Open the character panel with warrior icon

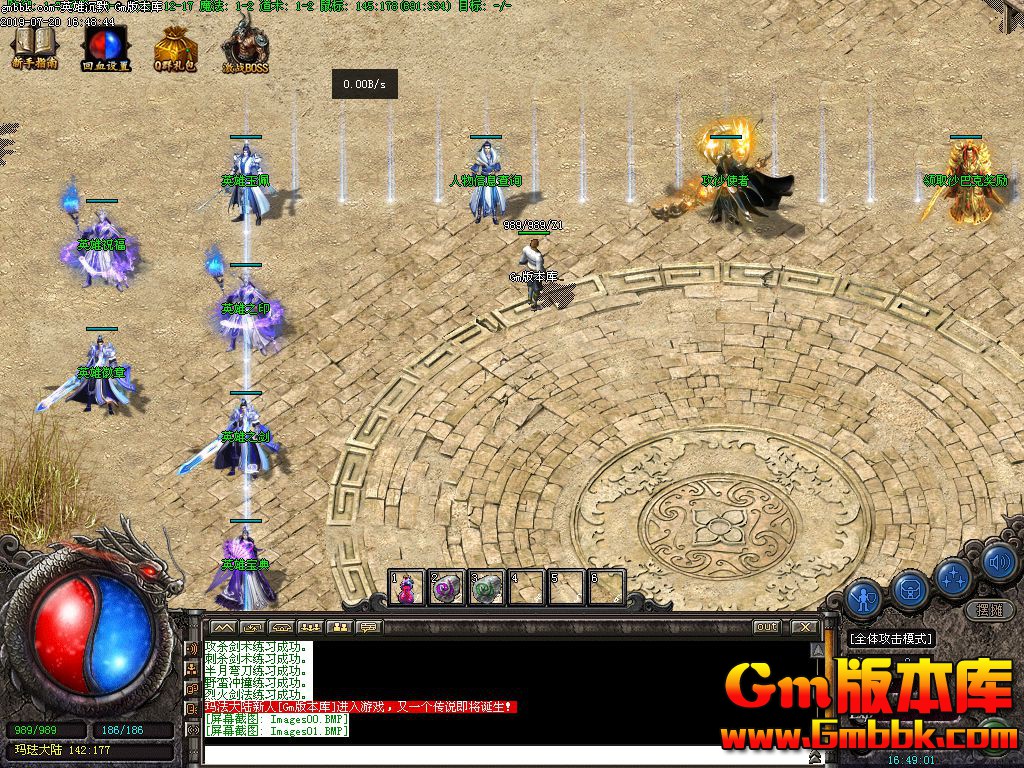pos(862,598)
